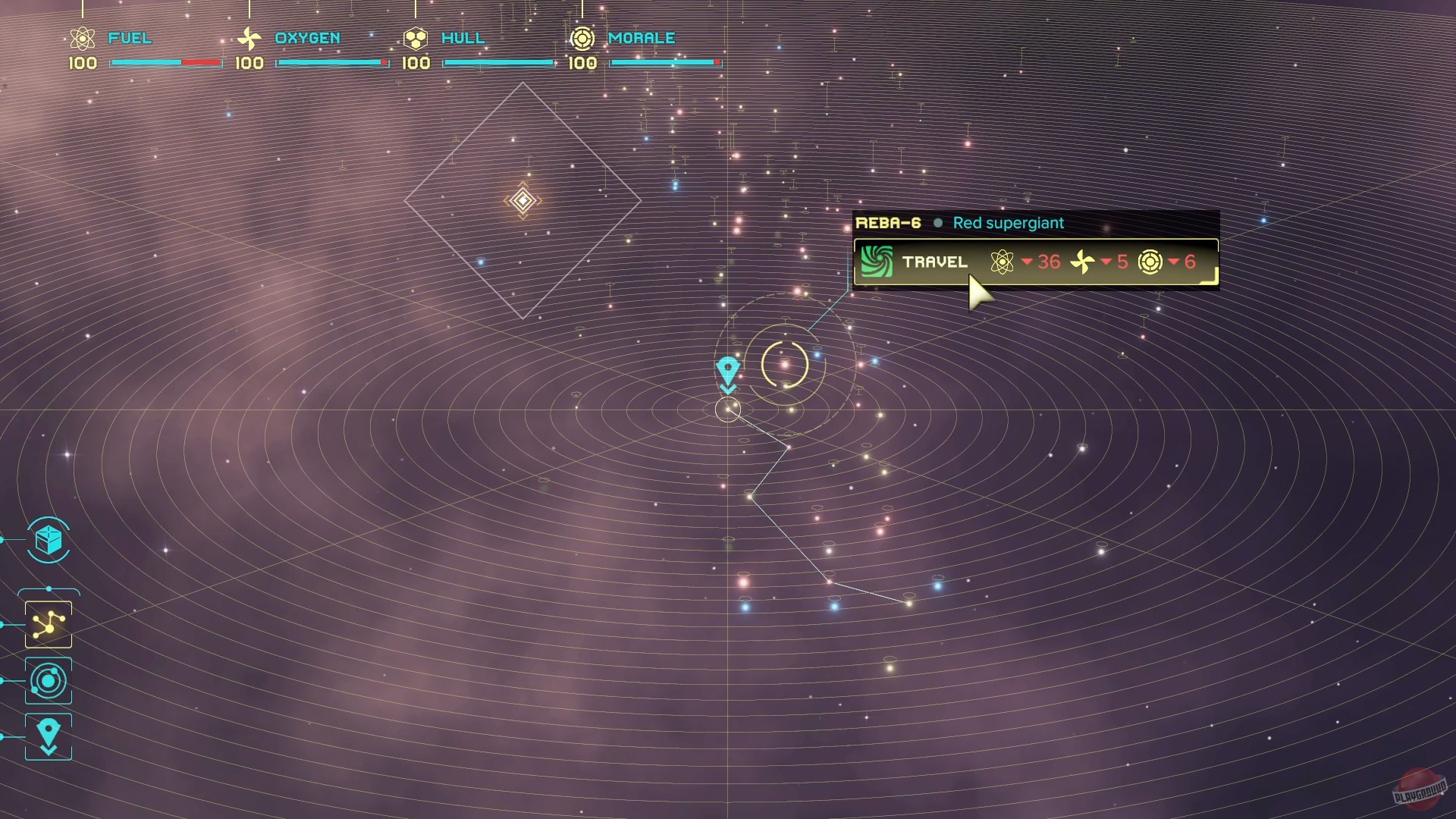Toggle the highlighted starmap network view mode

point(48,626)
